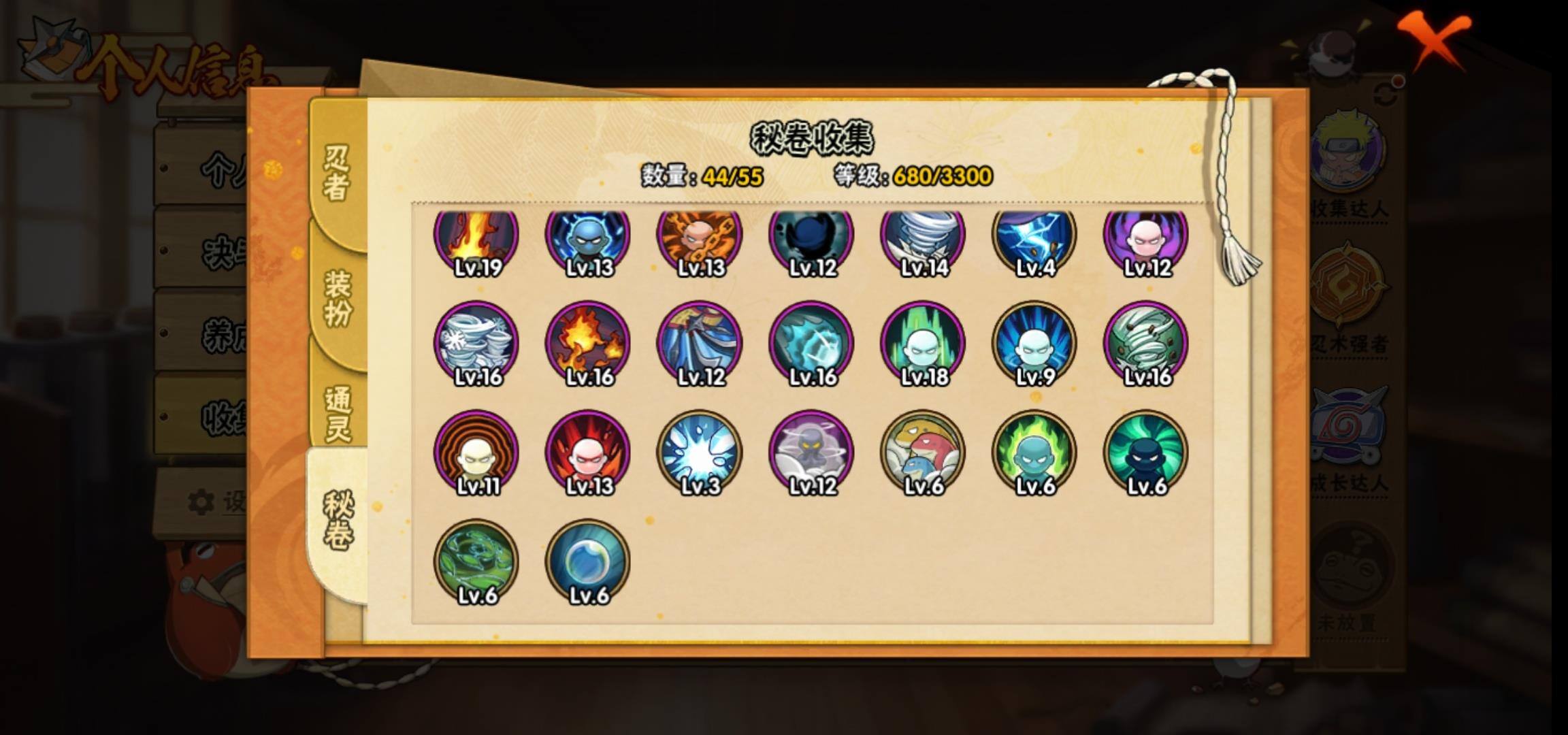1568x735 pixels.
Task: Select the Lv.16 rock tornado scroll
Action: point(1146,344)
